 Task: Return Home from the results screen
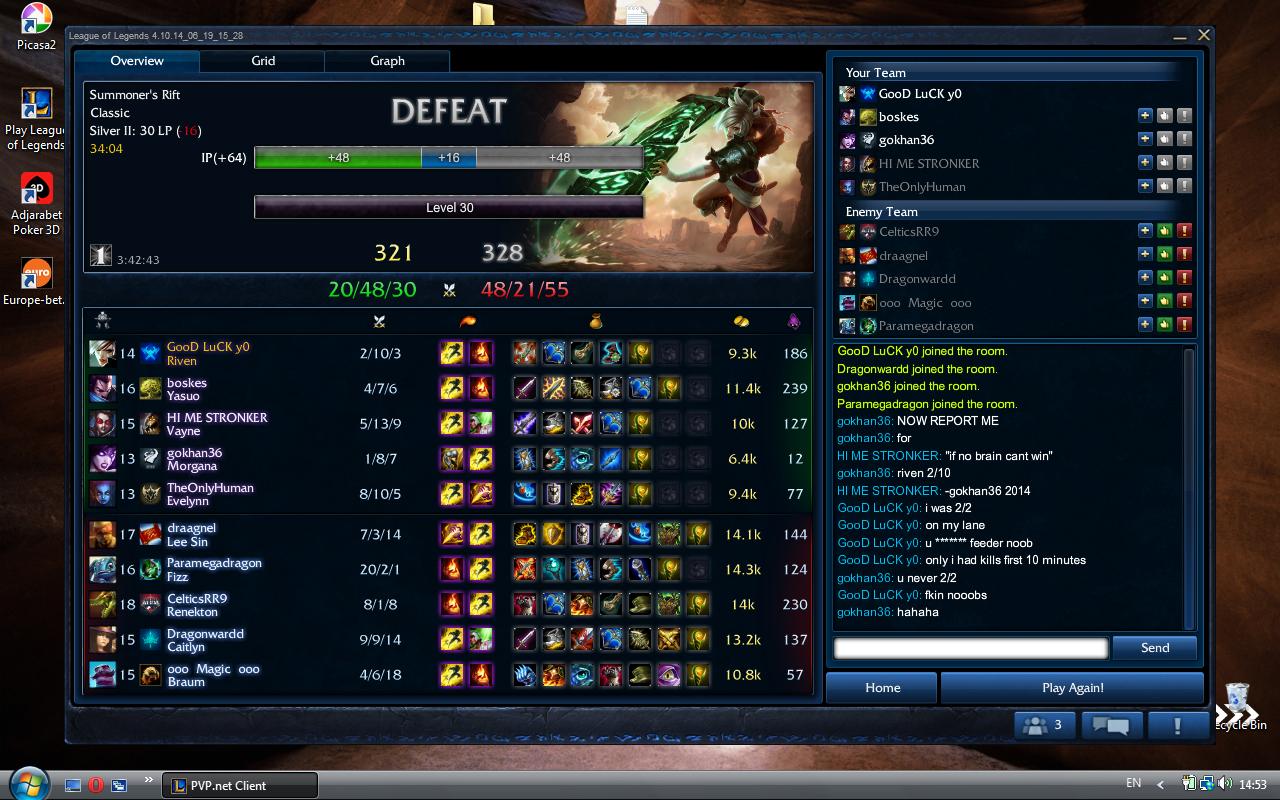point(882,688)
